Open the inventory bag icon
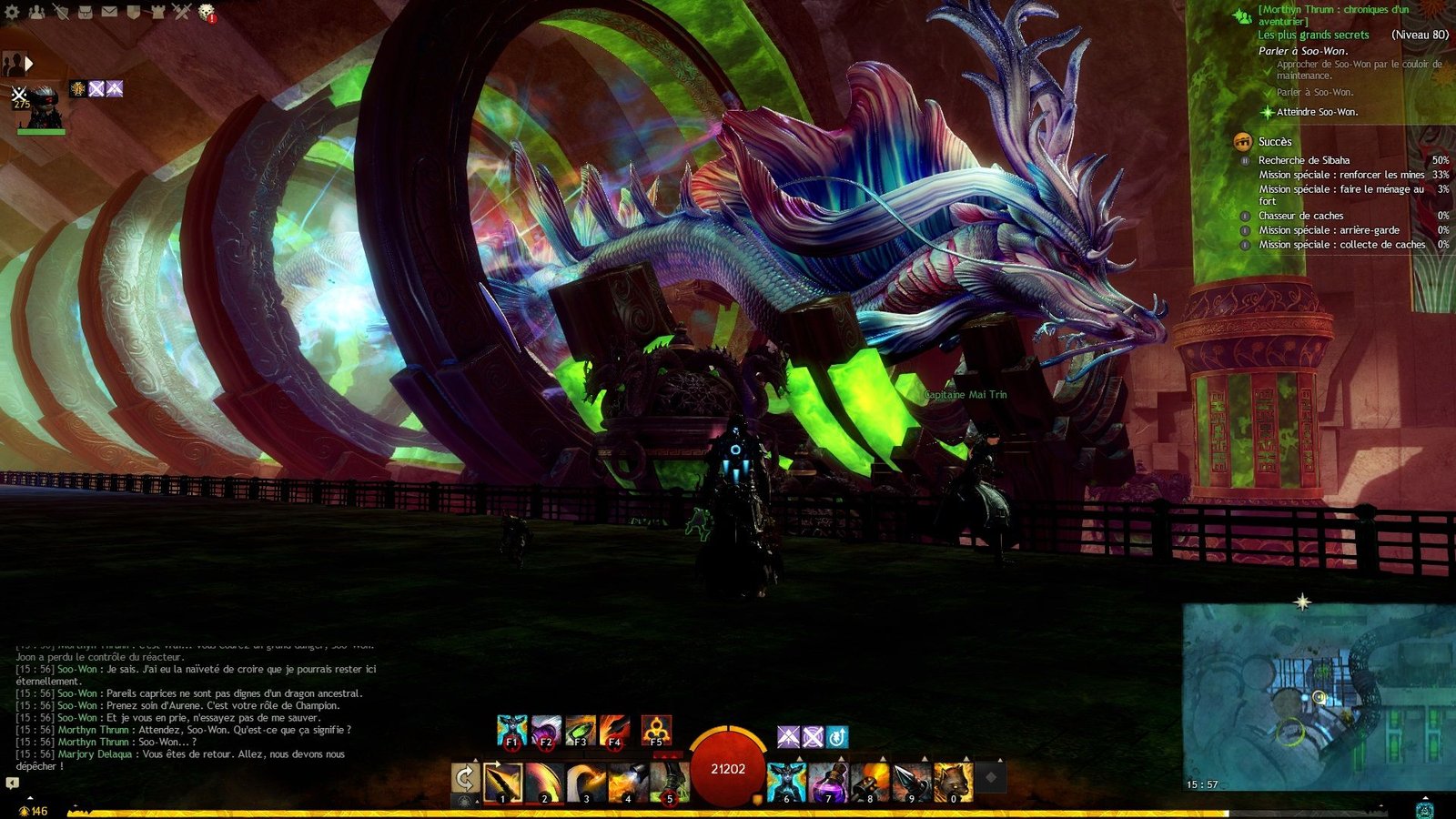The height and width of the screenshot is (819, 1456). click(x=85, y=12)
